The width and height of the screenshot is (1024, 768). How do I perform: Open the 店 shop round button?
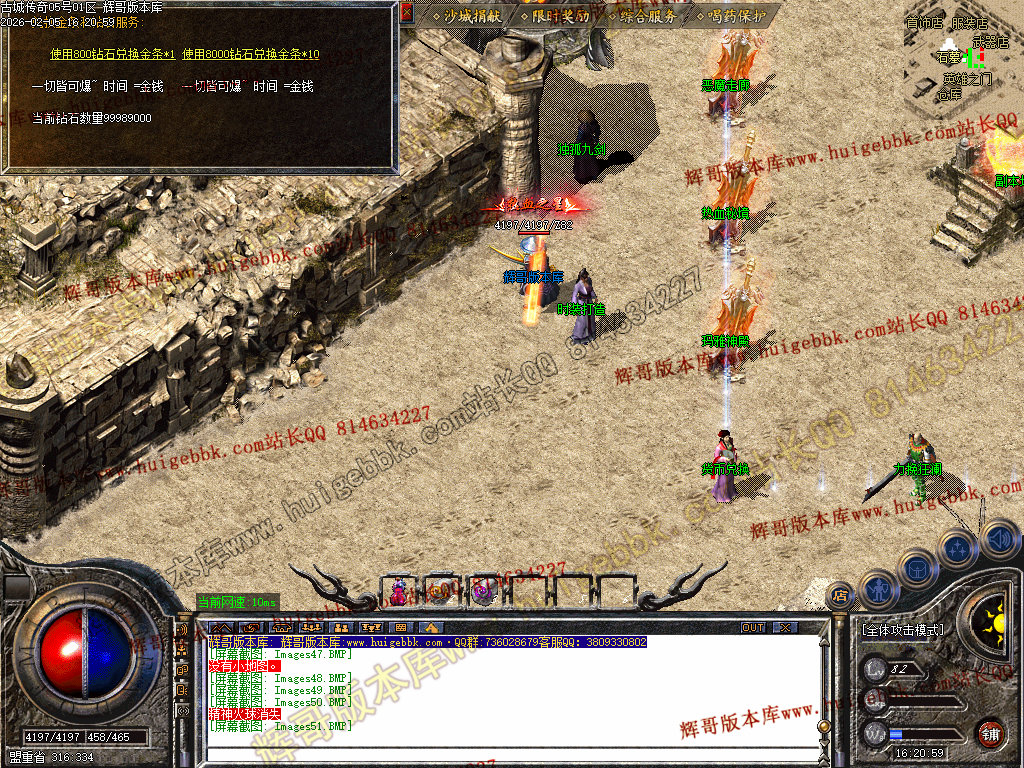[839, 597]
